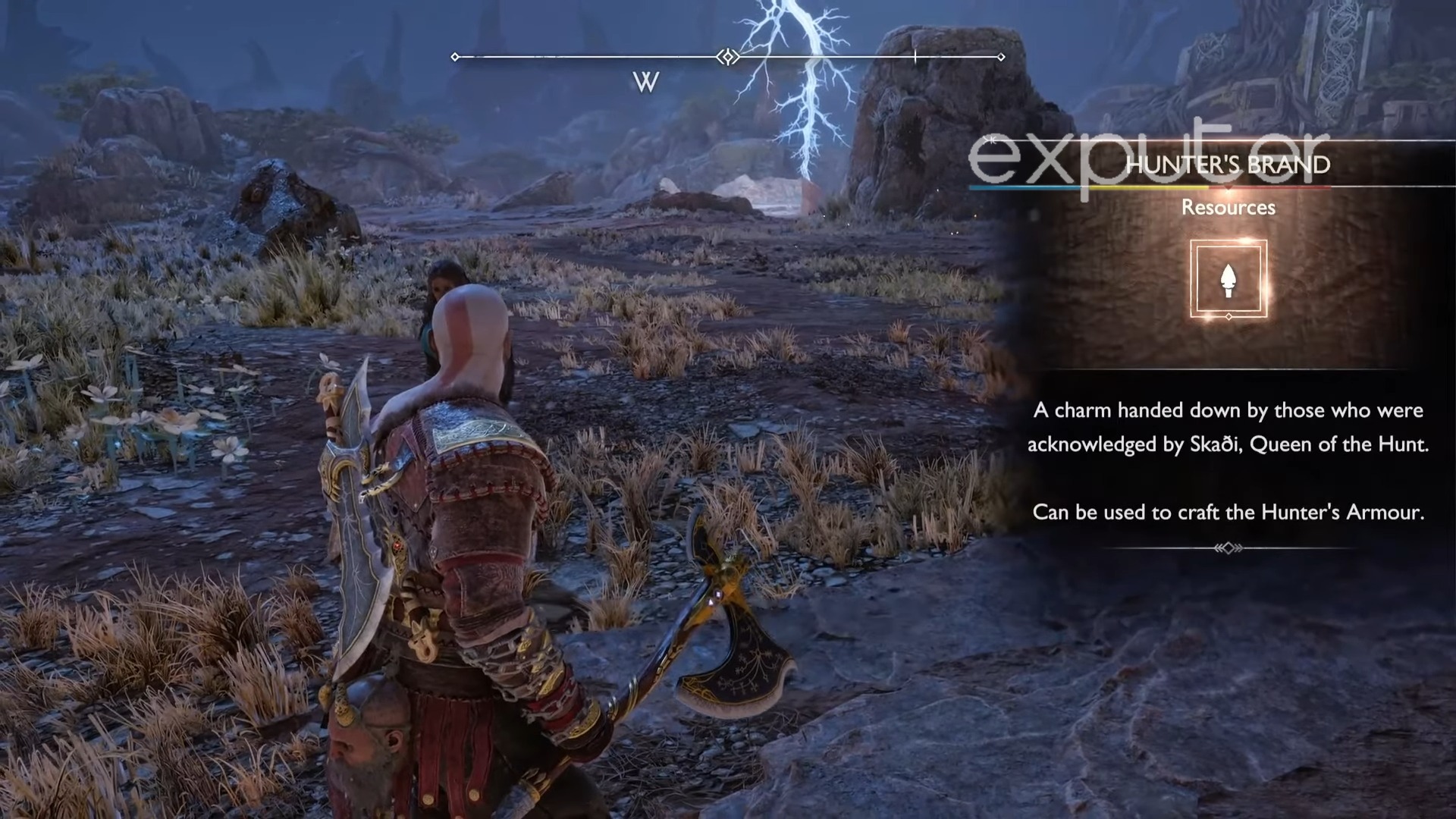Click the ornamental divider below the item description

[x=1228, y=548]
